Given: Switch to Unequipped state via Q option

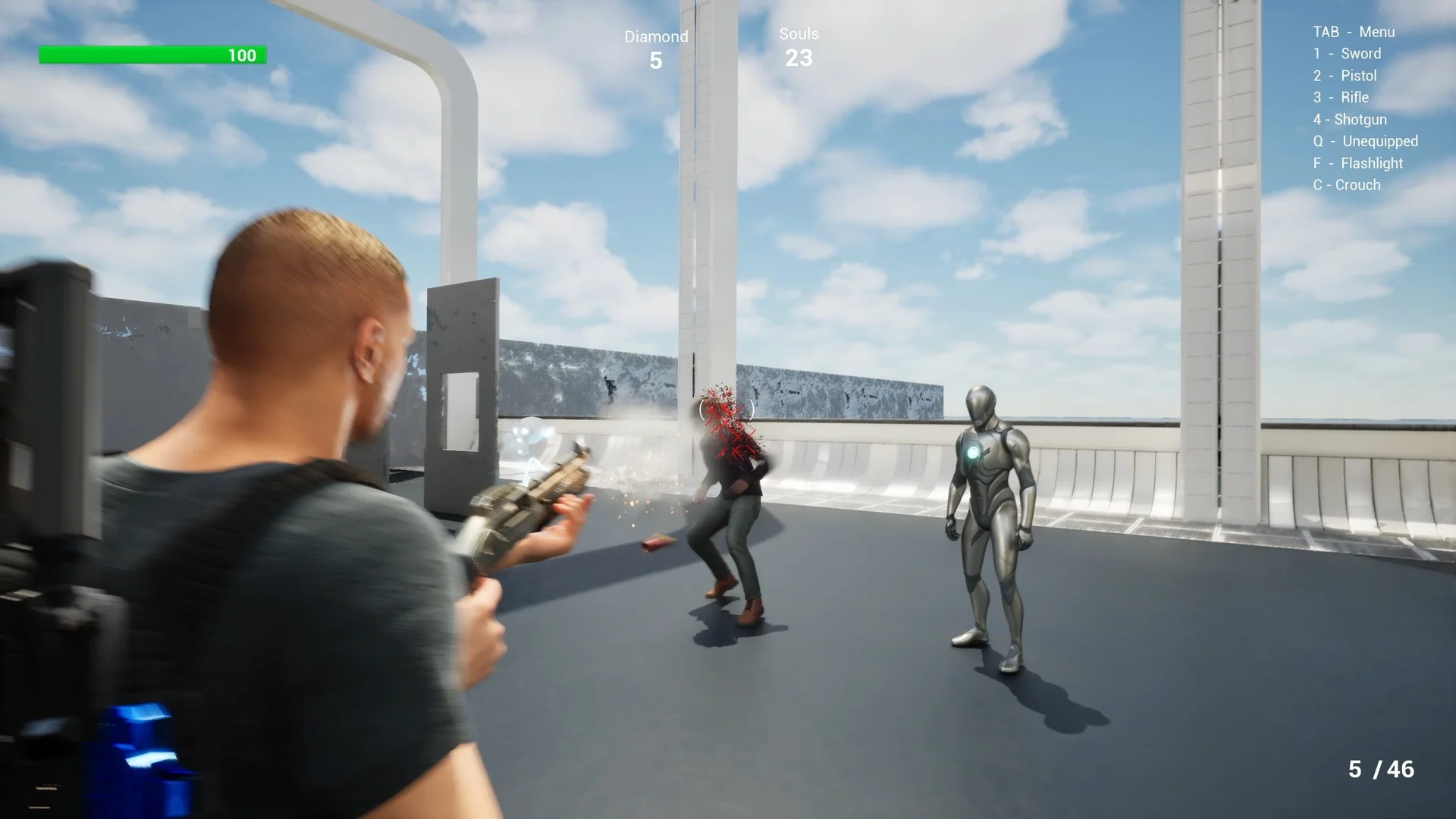Looking at the screenshot, I should [x=1364, y=141].
